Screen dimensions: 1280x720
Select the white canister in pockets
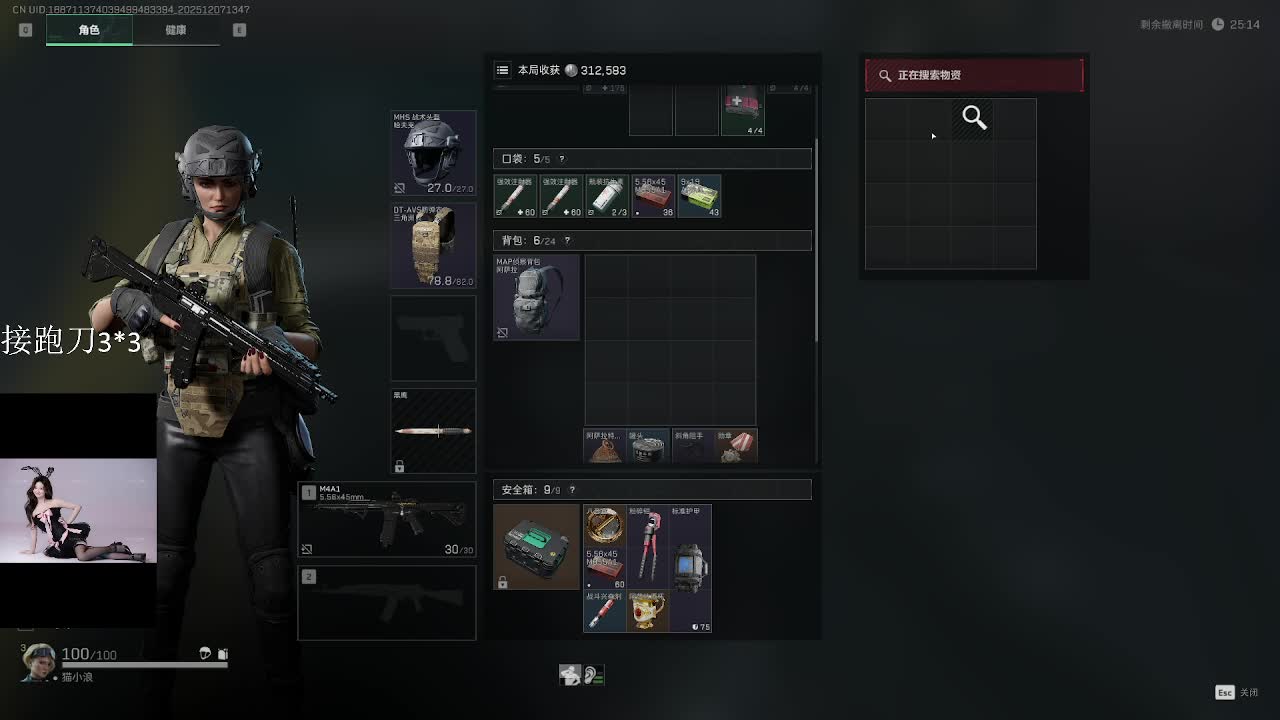coord(607,197)
